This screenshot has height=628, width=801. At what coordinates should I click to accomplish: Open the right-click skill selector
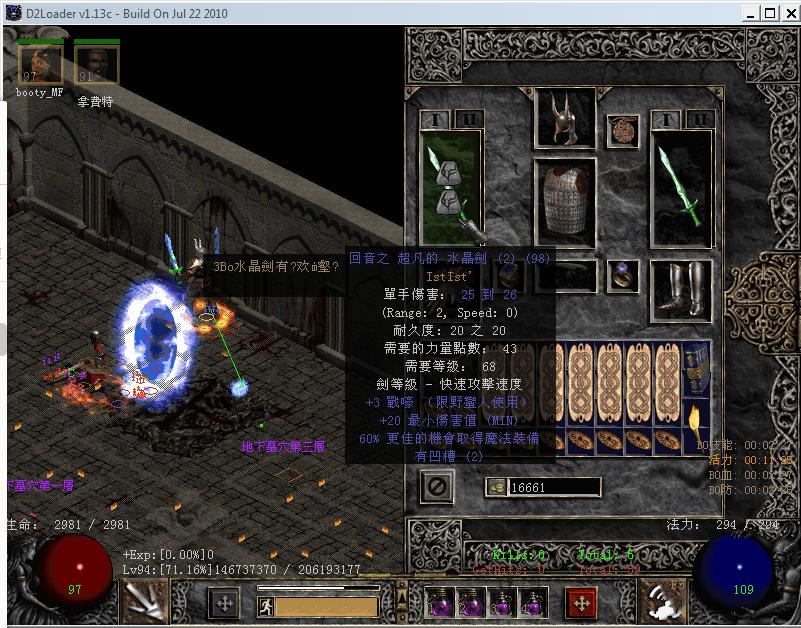660,600
